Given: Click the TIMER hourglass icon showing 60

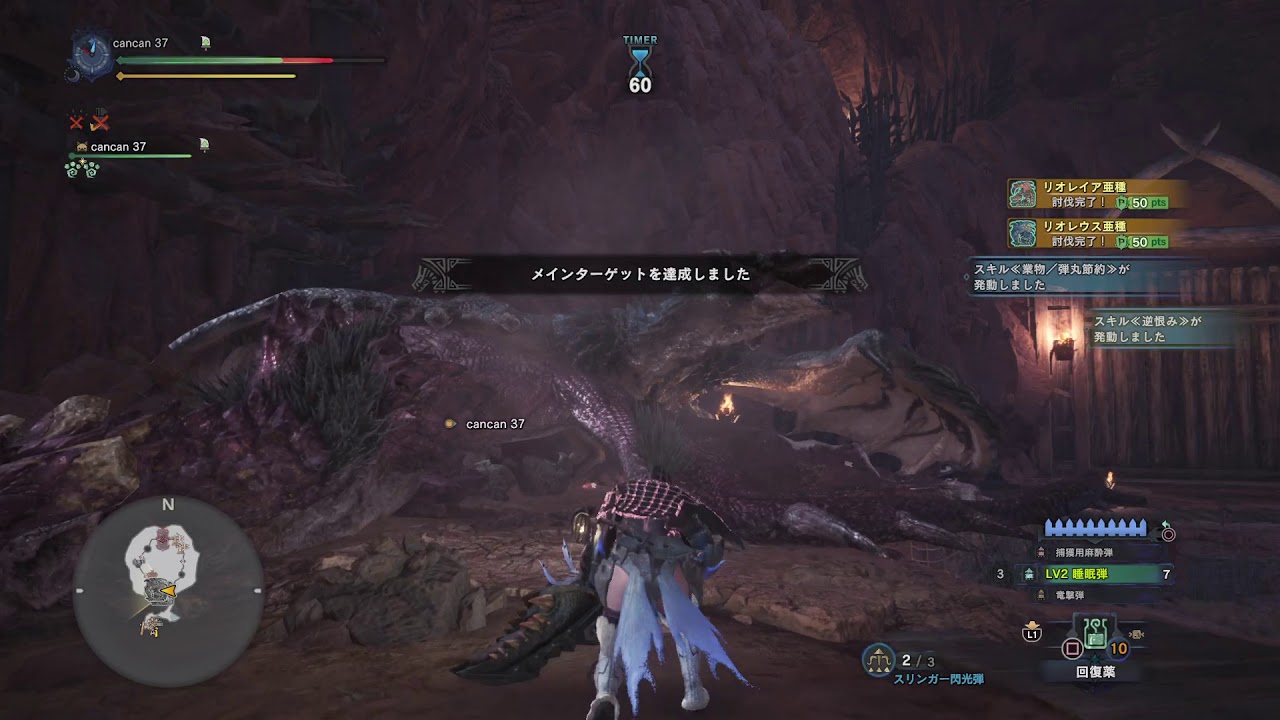Looking at the screenshot, I should click(x=640, y=60).
